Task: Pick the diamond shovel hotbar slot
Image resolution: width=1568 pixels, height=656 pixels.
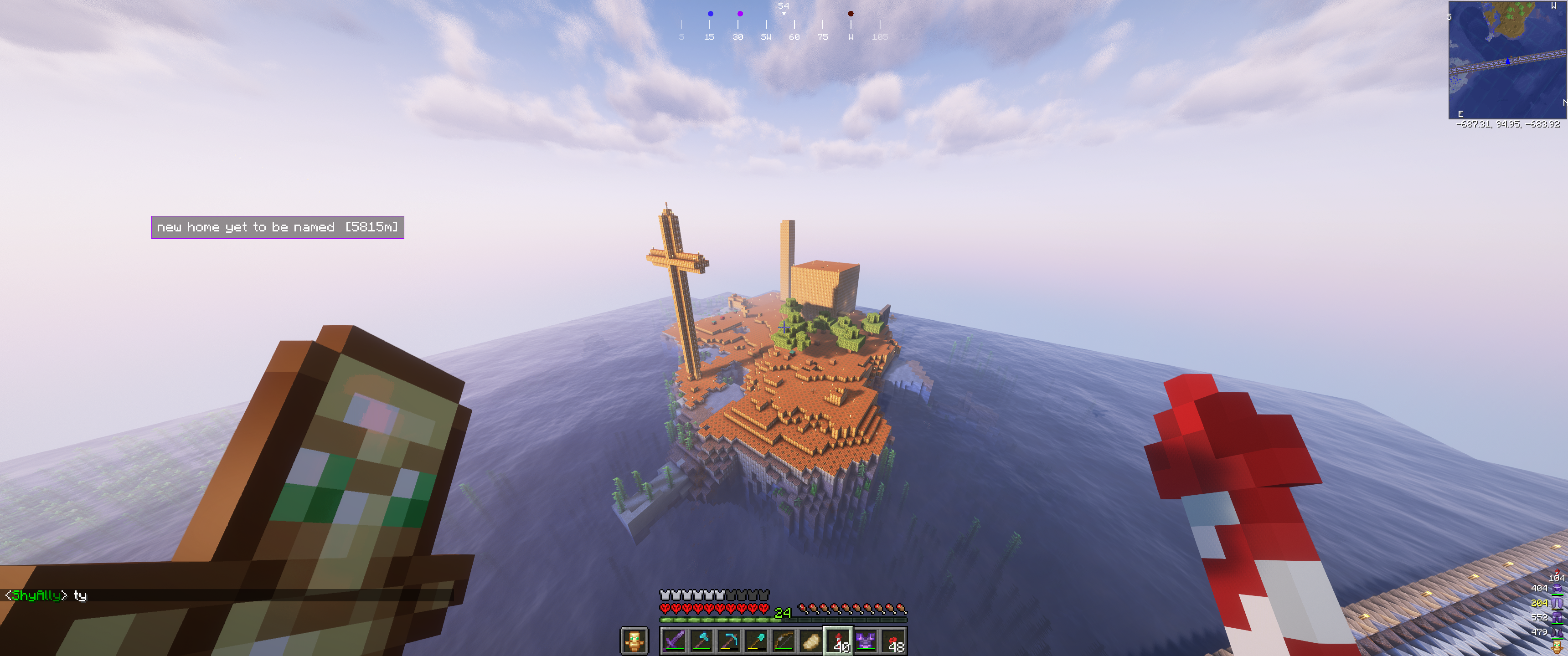Action: pos(756,641)
